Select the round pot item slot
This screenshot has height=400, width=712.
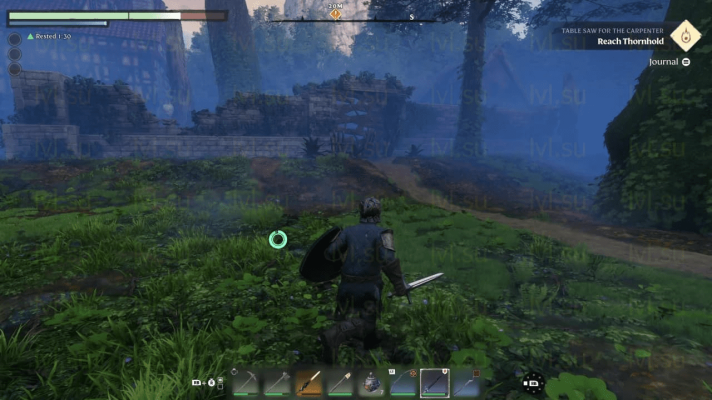[372, 382]
